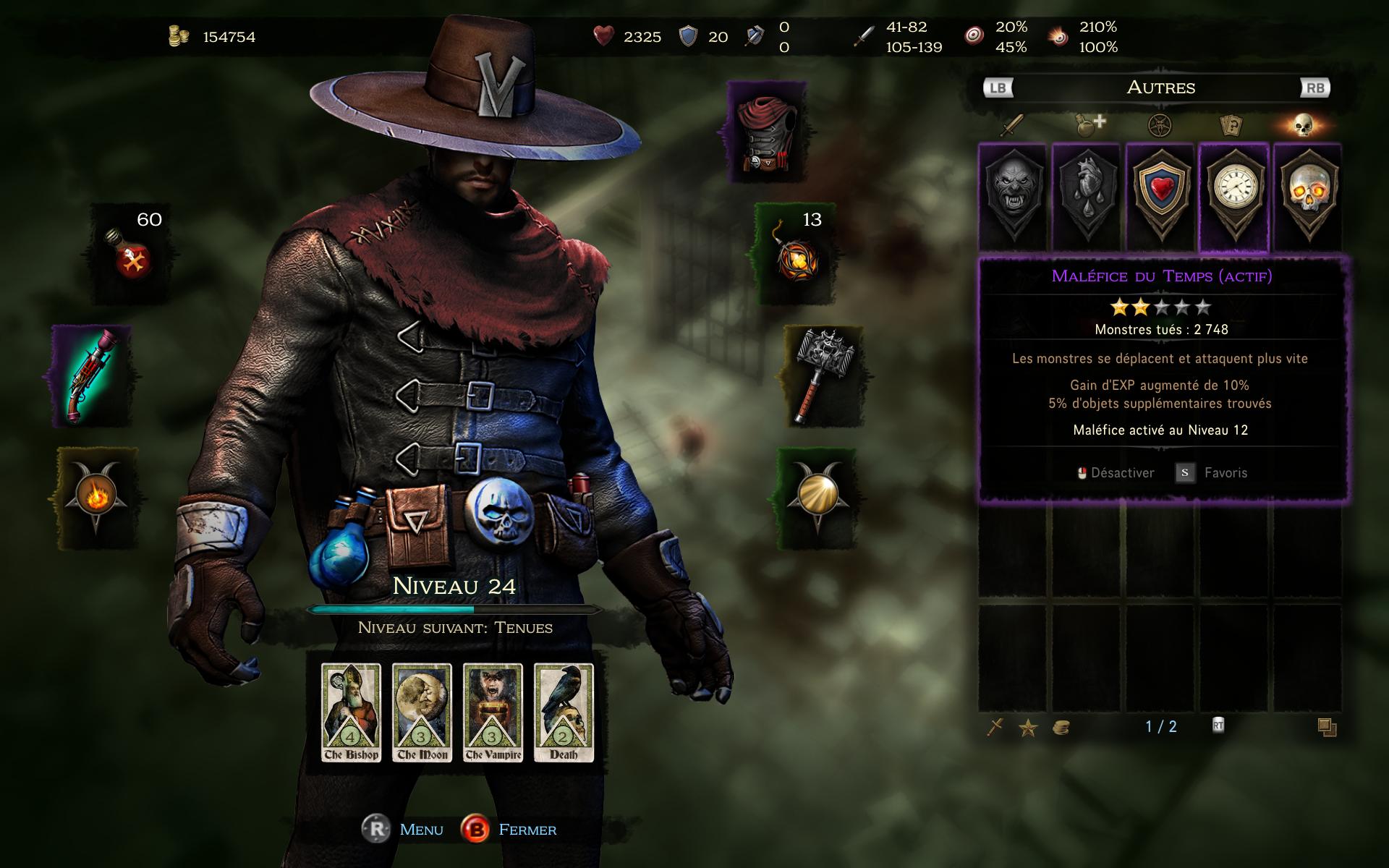
Task: Open the red scarf outfit slot
Action: pos(766,132)
